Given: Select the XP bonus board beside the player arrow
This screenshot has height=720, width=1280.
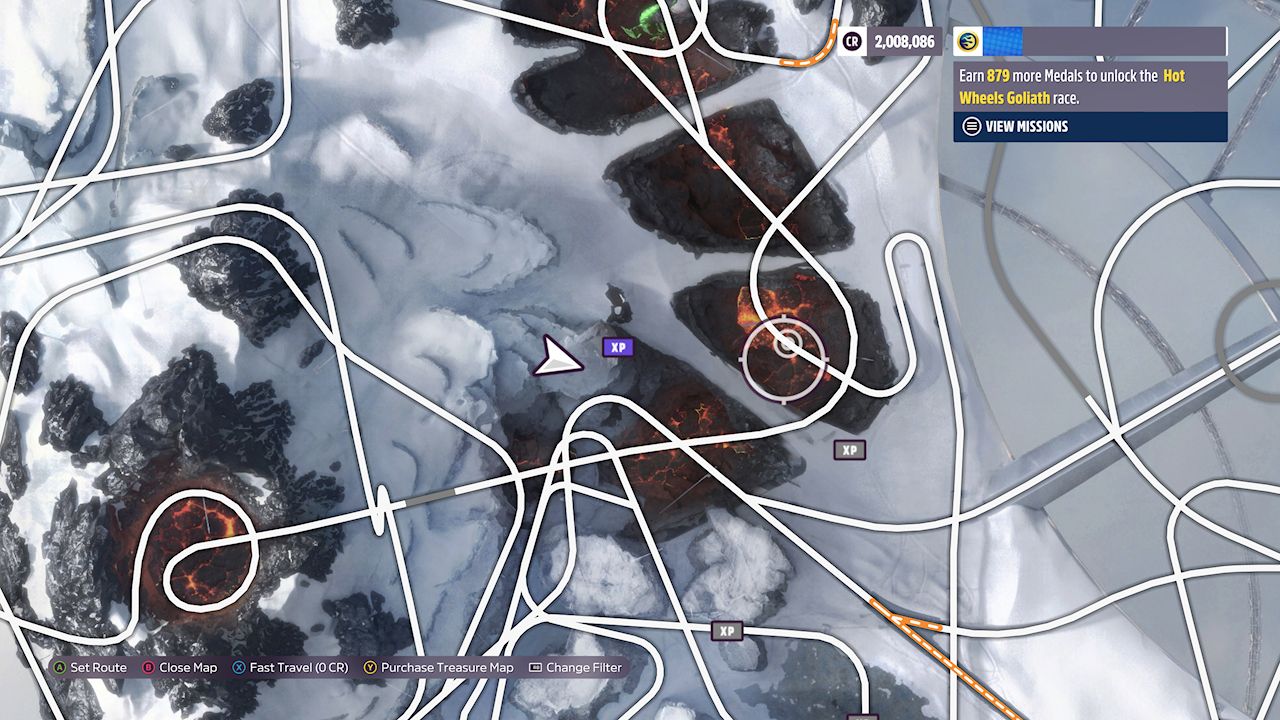Looking at the screenshot, I should tap(618, 347).
